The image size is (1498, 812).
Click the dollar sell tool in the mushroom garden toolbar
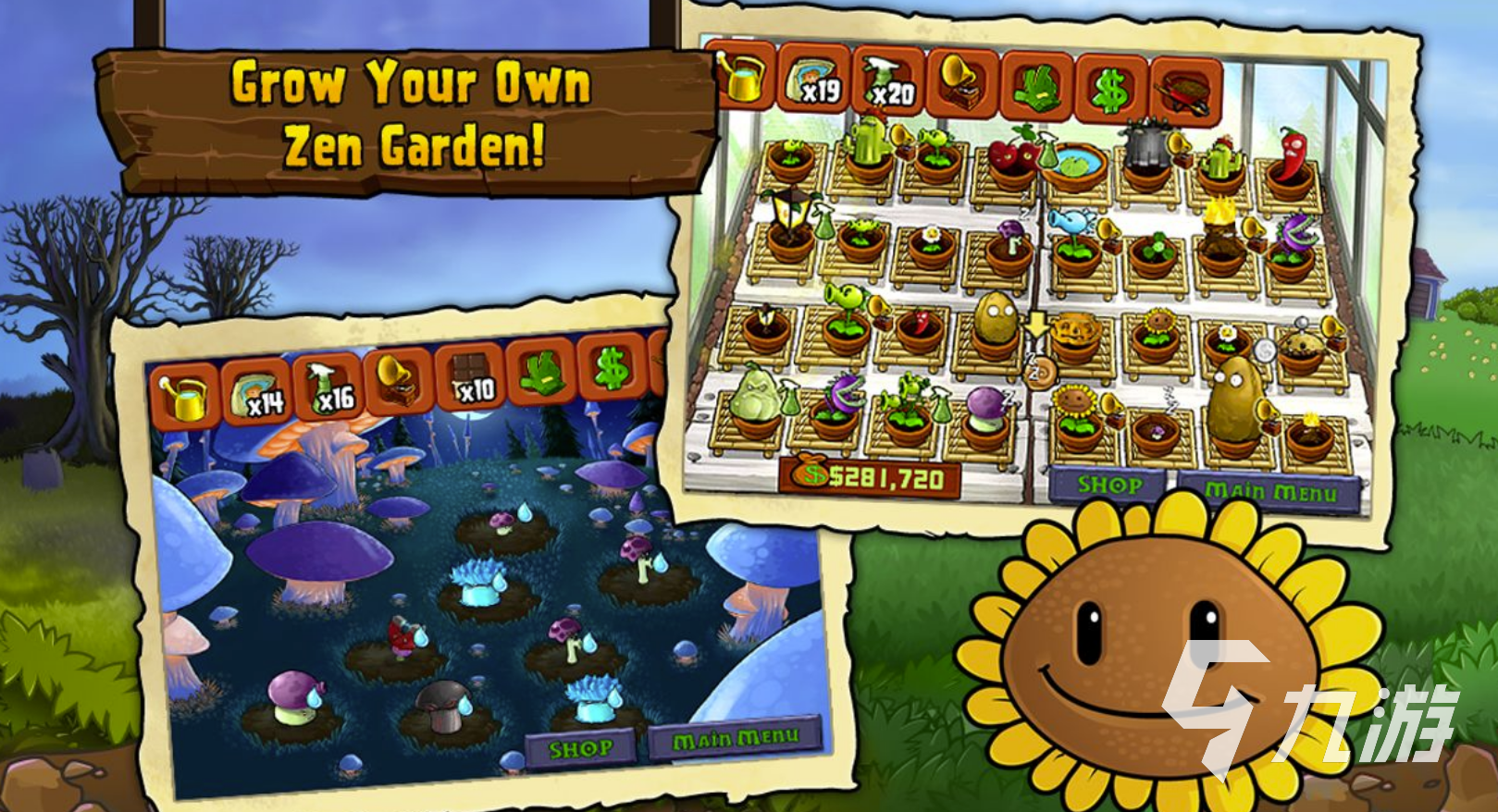click(x=611, y=370)
